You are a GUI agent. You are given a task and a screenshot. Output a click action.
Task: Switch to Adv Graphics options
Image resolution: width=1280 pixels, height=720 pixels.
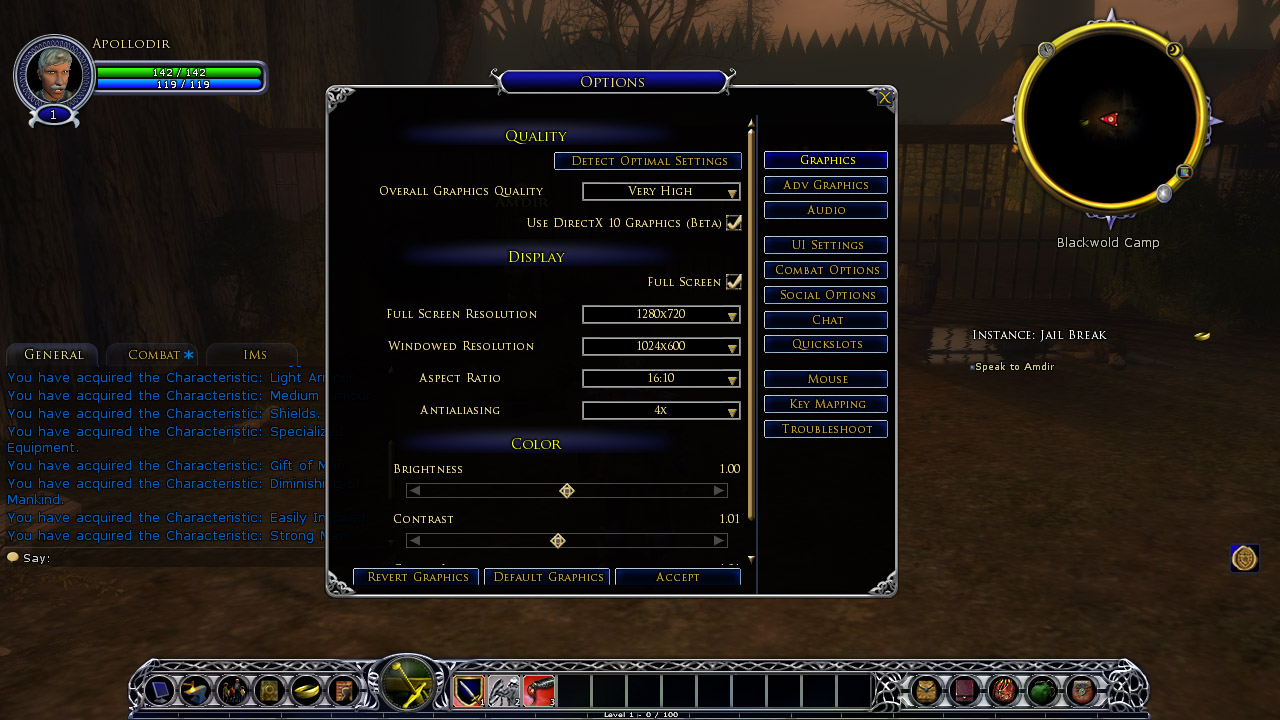(x=826, y=185)
